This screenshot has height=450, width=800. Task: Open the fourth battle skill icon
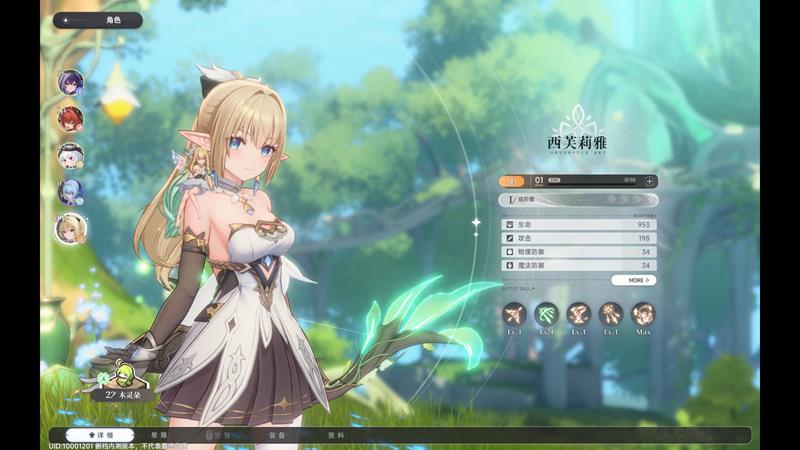(x=610, y=314)
